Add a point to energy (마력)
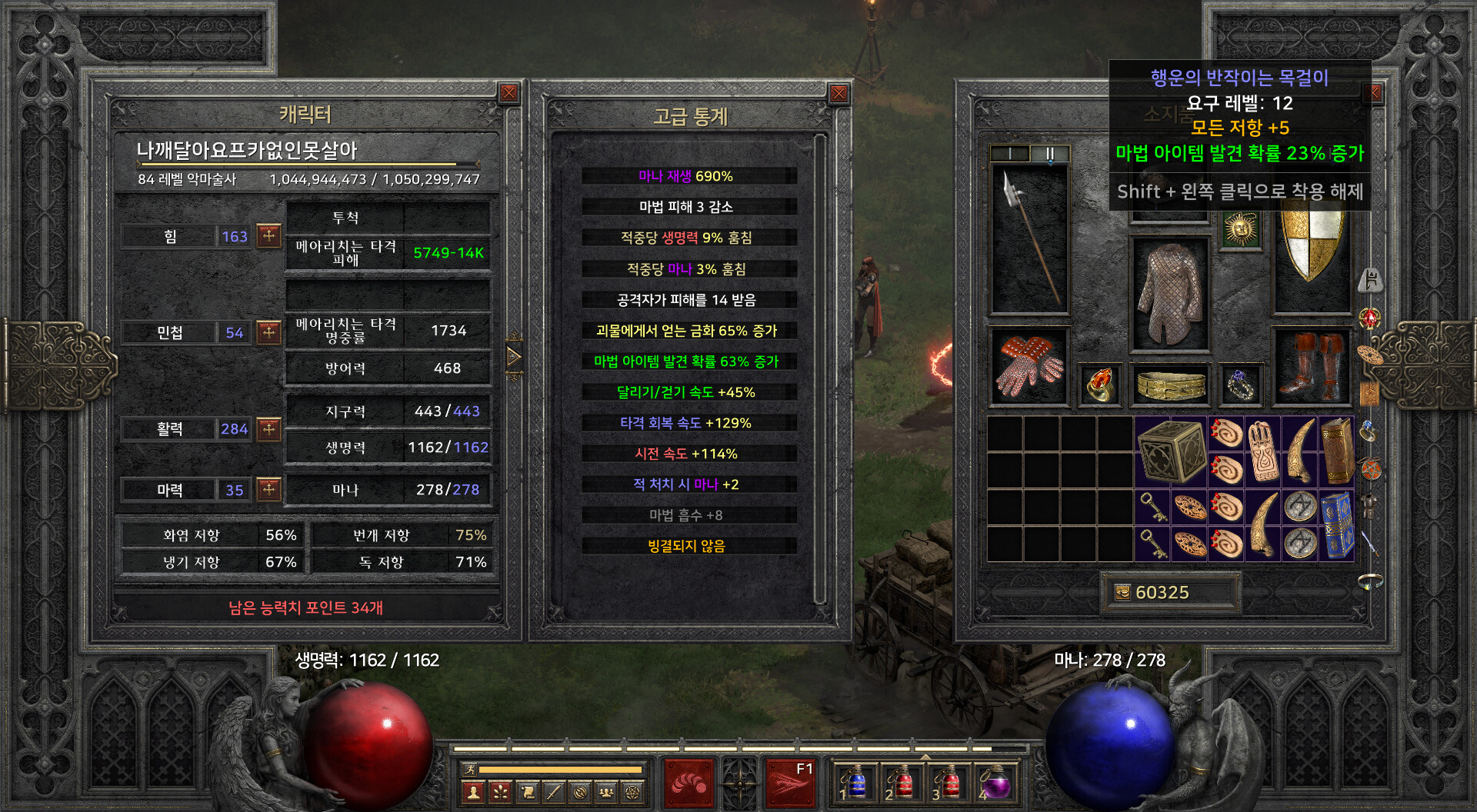The height and width of the screenshot is (812, 1477). click(x=268, y=489)
